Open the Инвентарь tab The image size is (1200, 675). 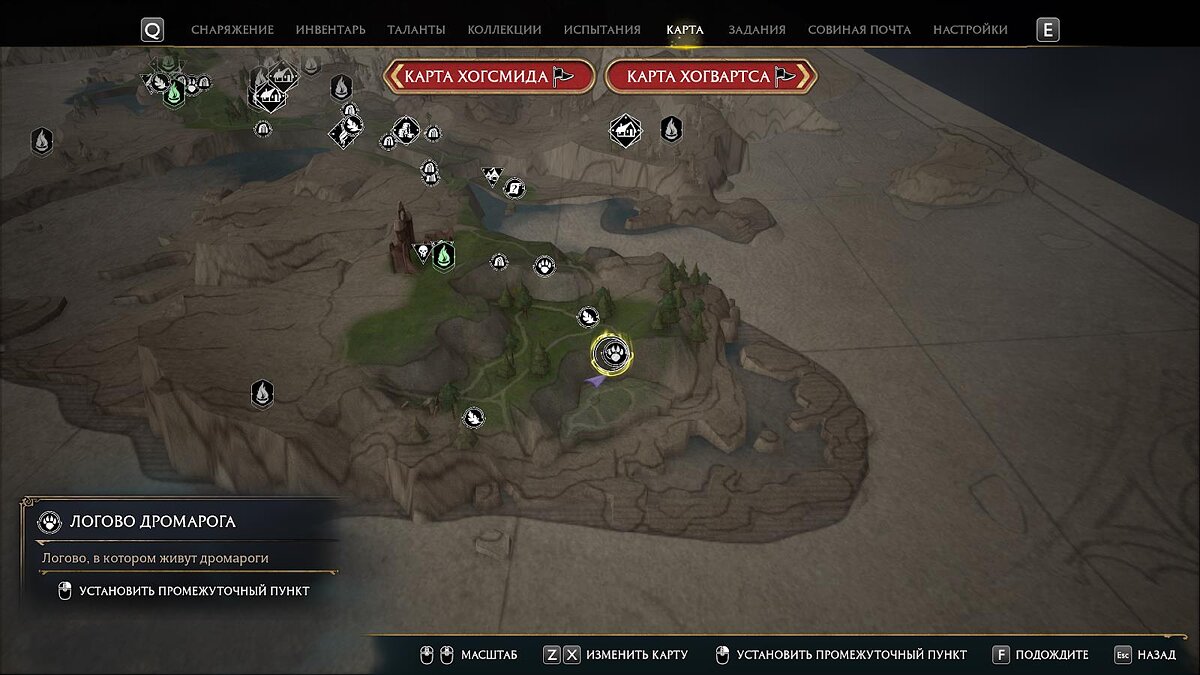[x=330, y=30]
